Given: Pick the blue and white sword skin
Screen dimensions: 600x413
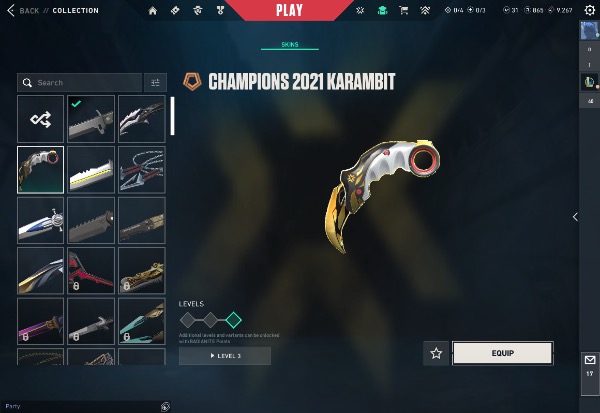Looking at the screenshot, I should 40,219.
